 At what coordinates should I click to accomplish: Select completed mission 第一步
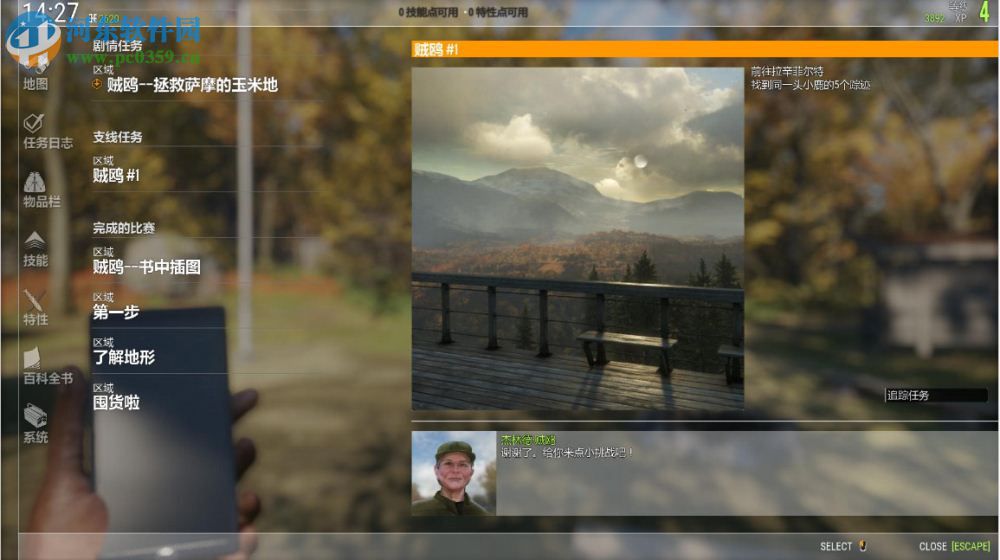(116, 312)
